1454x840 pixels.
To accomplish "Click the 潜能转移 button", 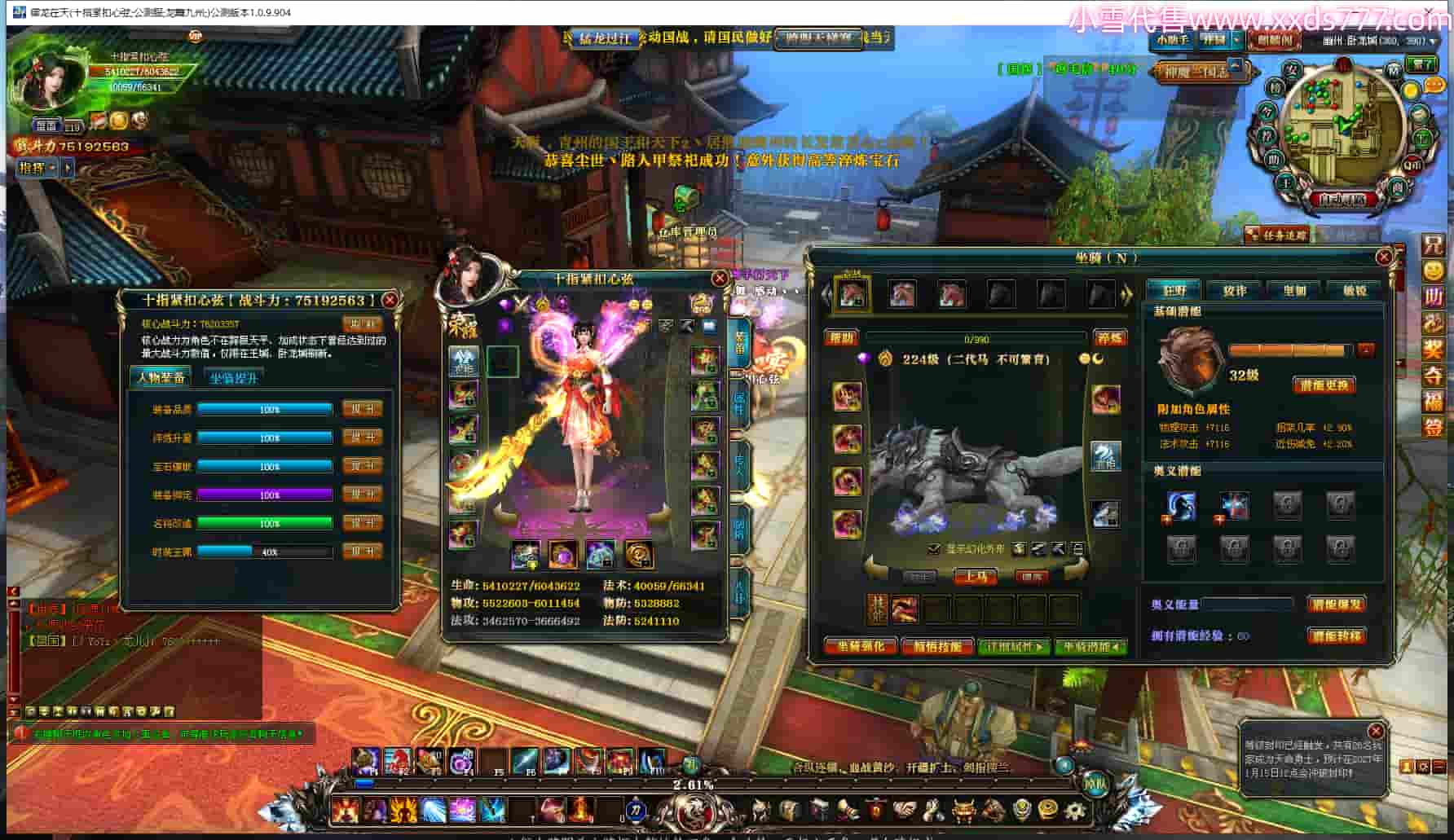I will tap(1337, 635).
